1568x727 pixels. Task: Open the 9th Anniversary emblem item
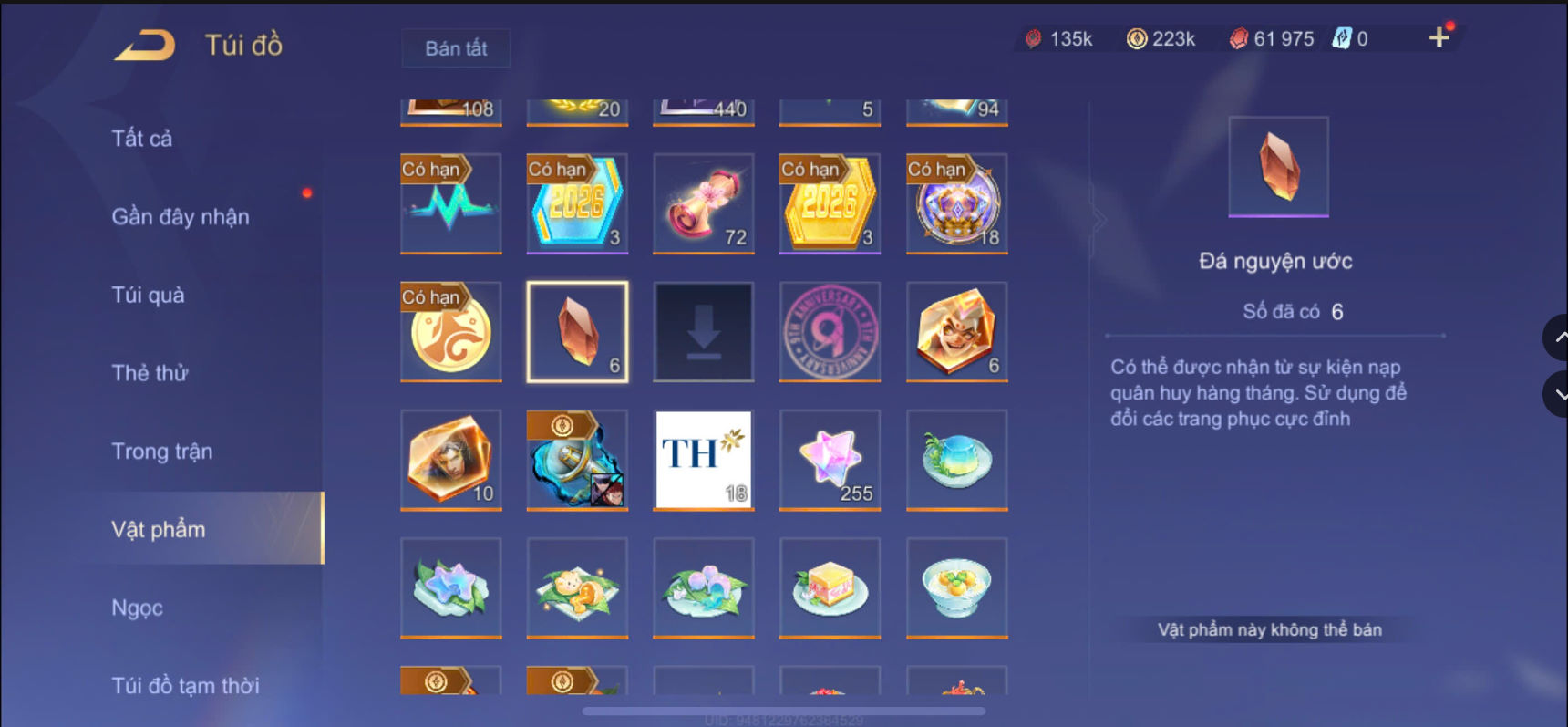829,331
